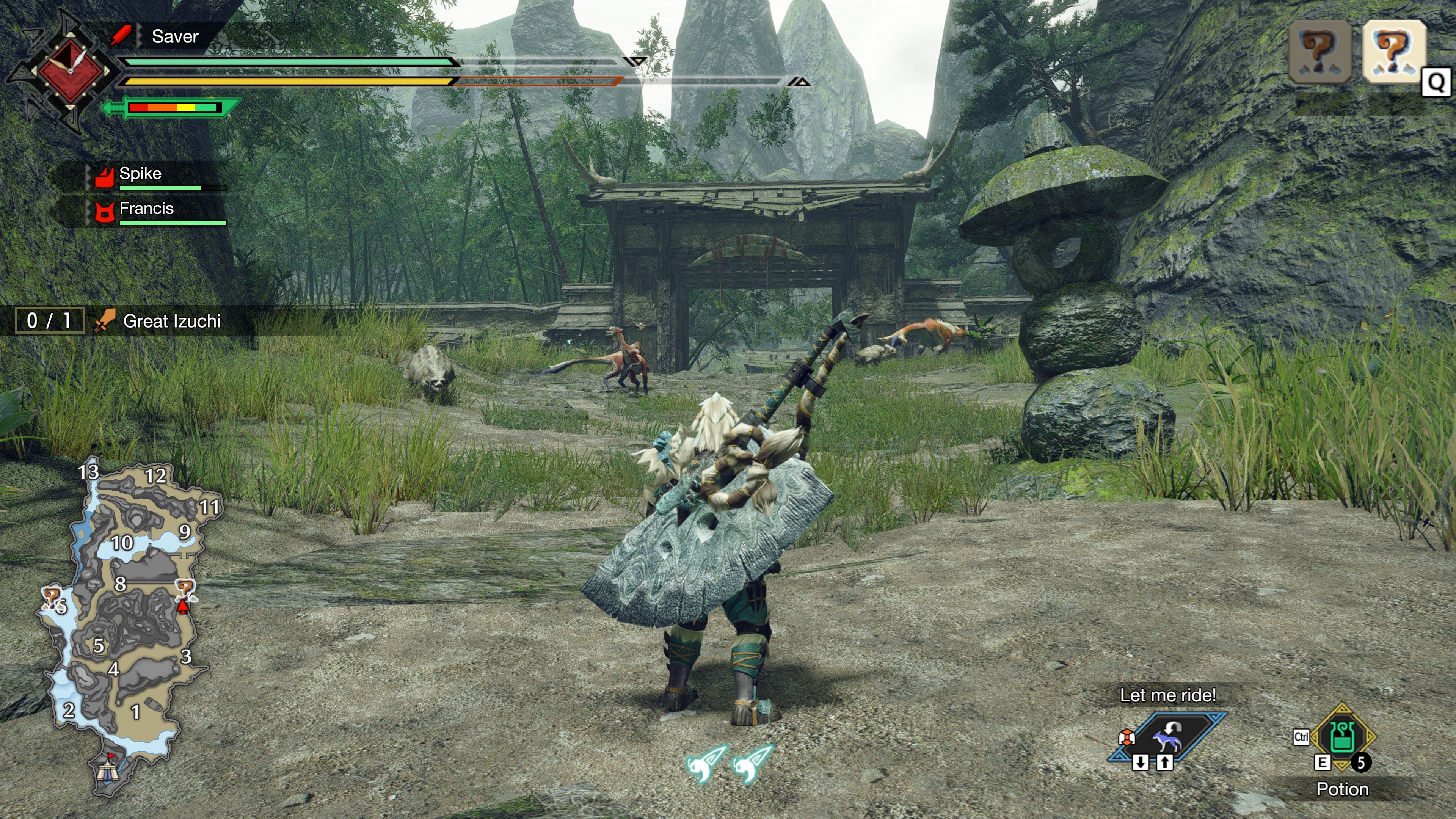Select the highlighted unknown monster icon
Screen dimensions: 1456x819
pos(1393,51)
